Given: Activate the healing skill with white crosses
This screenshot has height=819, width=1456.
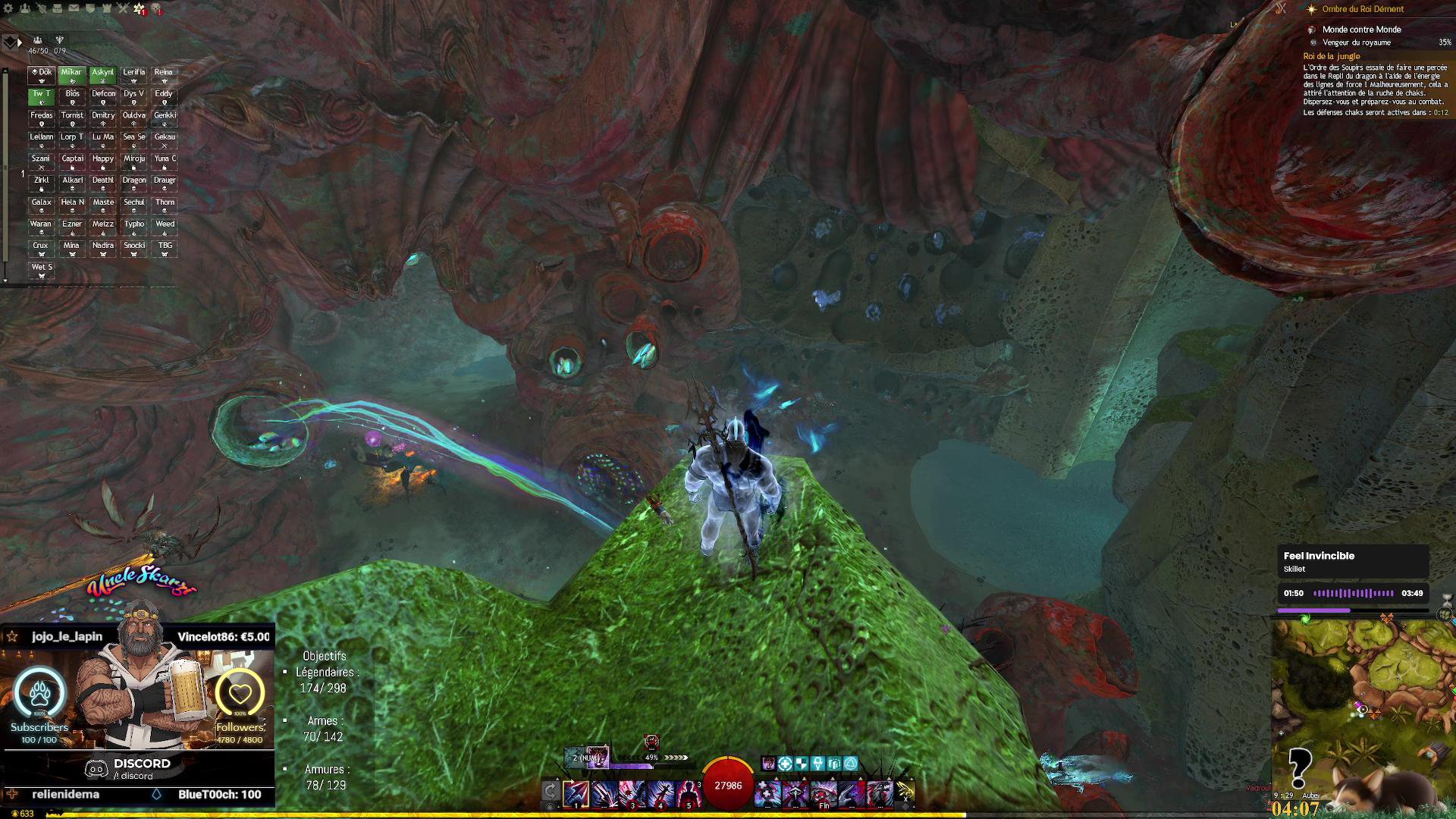Looking at the screenshot, I should pyautogui.click(x=767, y=793).
